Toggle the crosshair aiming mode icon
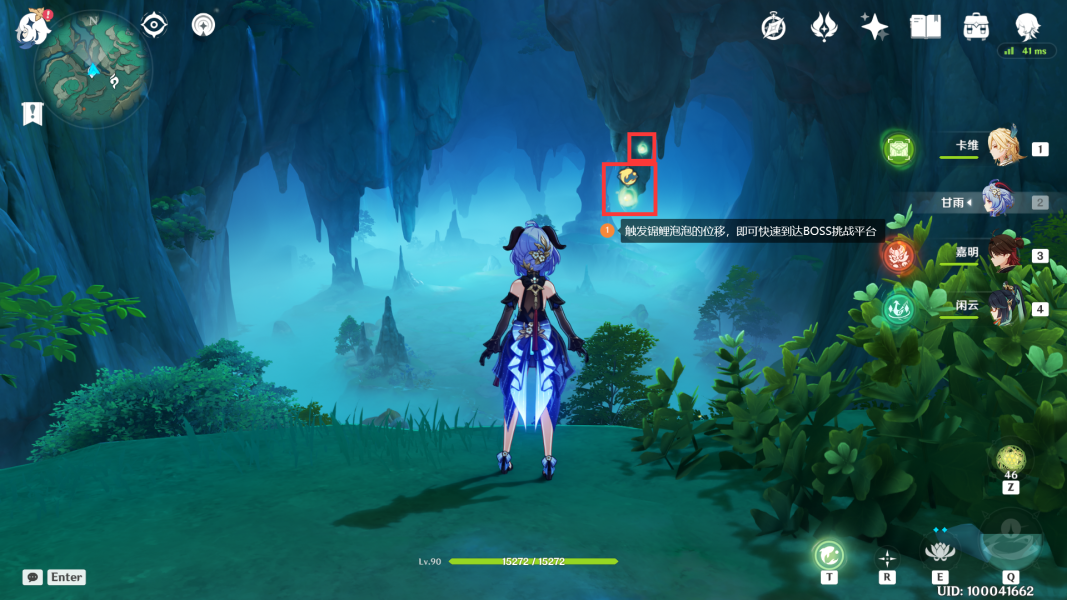The width and height of the screenshot is (1067, 600). coord(887,558)
